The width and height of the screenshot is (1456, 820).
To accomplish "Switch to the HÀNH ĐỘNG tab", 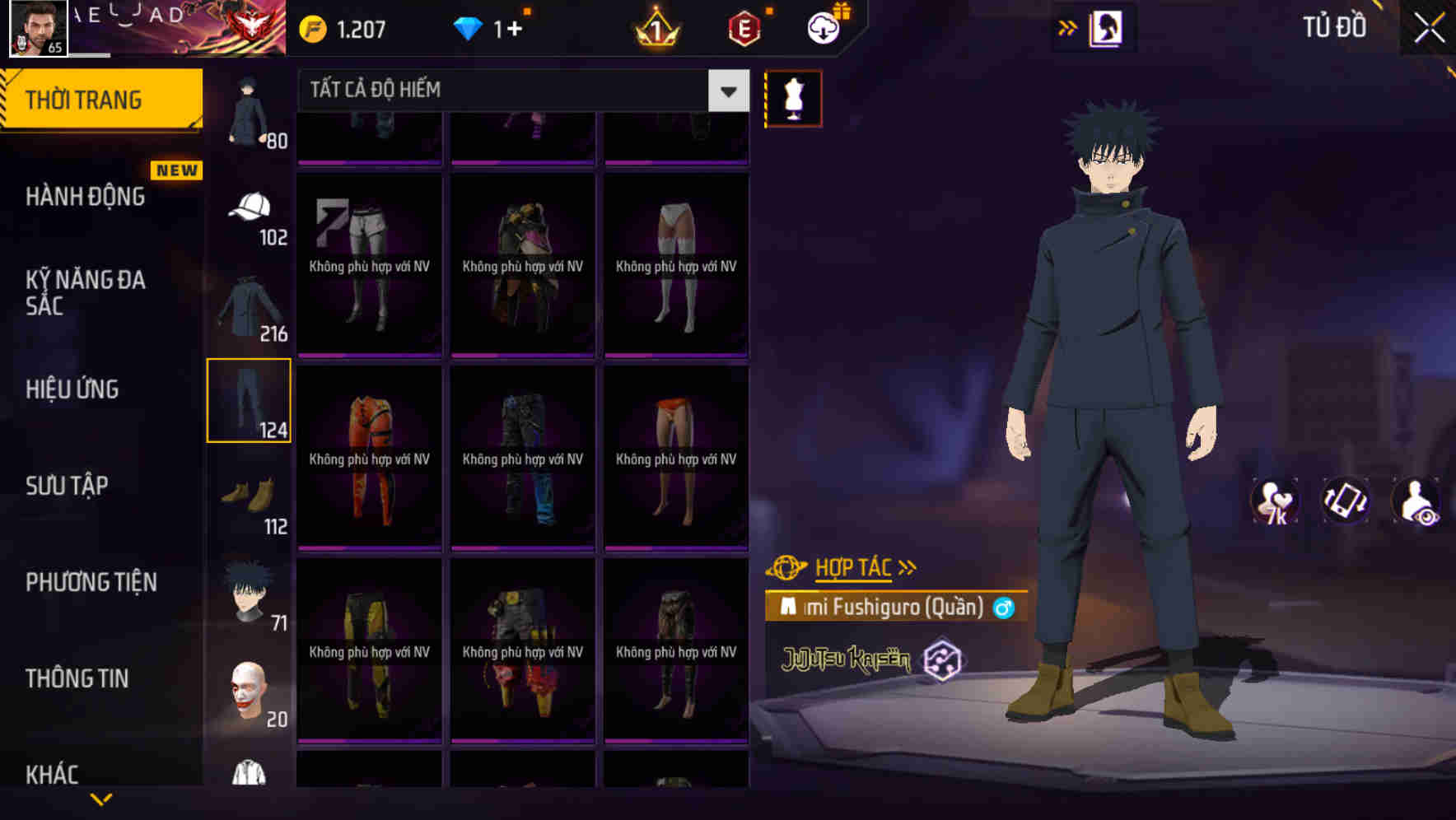I will point(85,198).
